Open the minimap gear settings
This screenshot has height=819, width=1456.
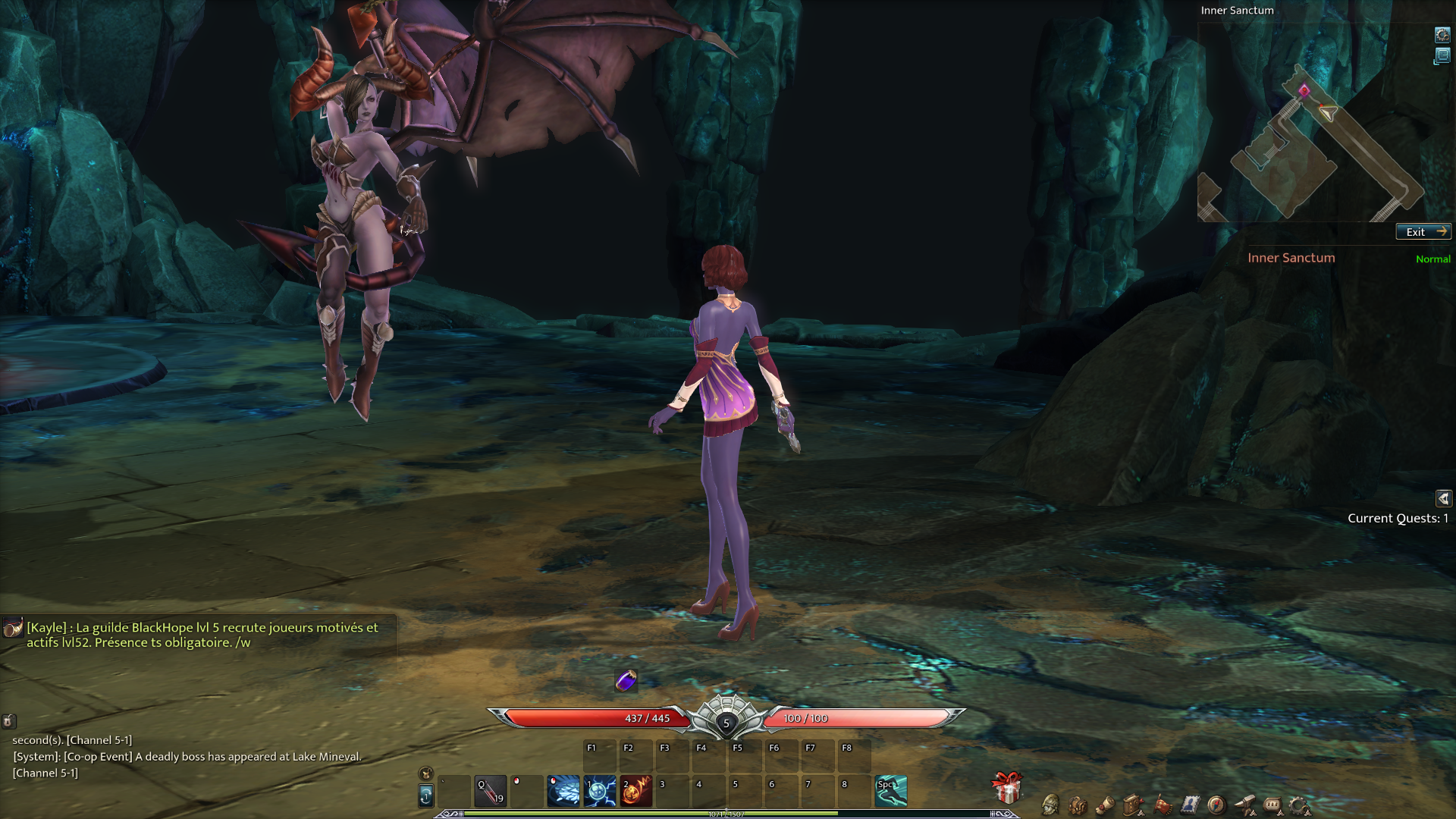coord(1442,35)
